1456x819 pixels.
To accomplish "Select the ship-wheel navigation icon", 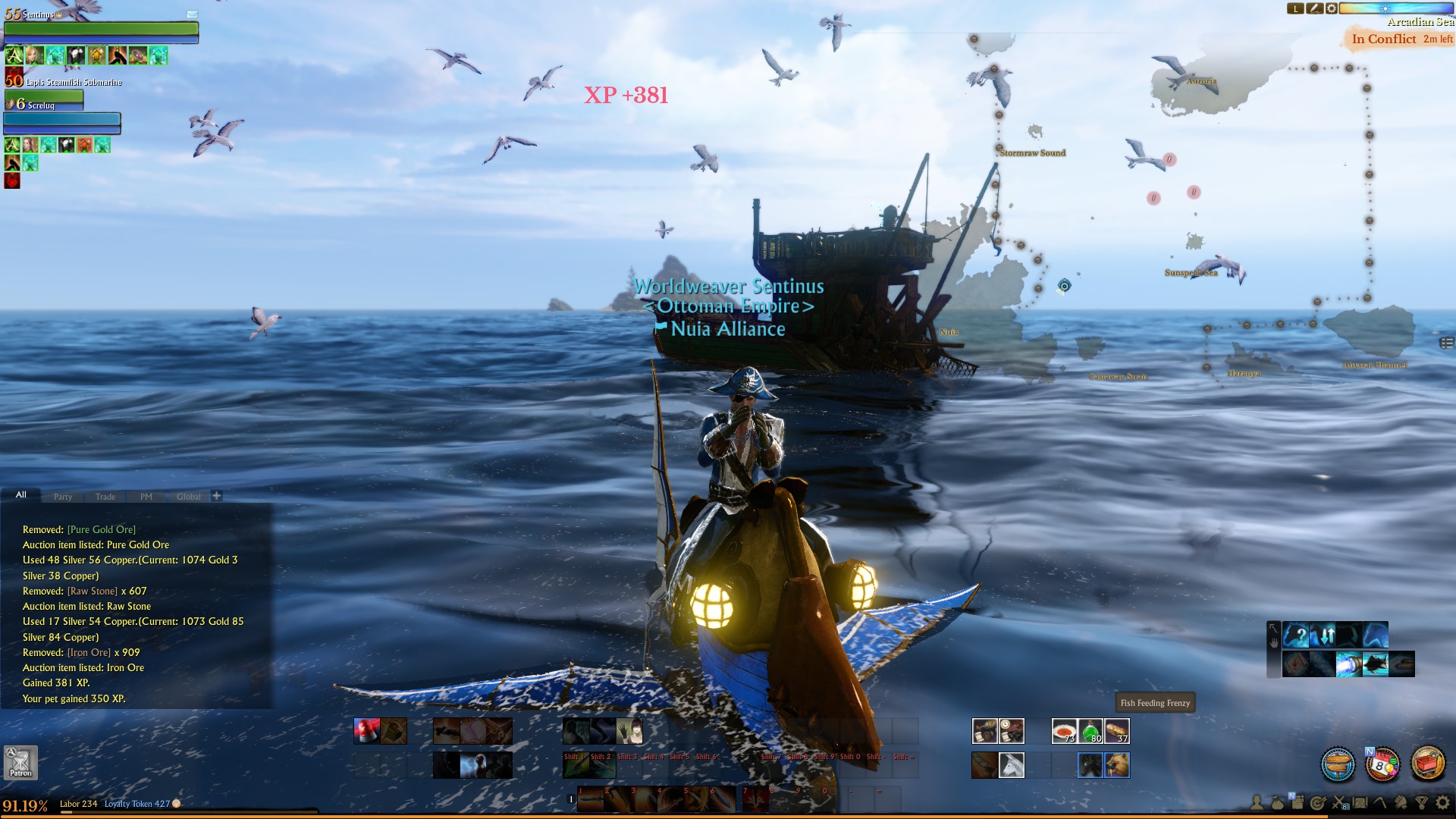I will coord(1337,765).
